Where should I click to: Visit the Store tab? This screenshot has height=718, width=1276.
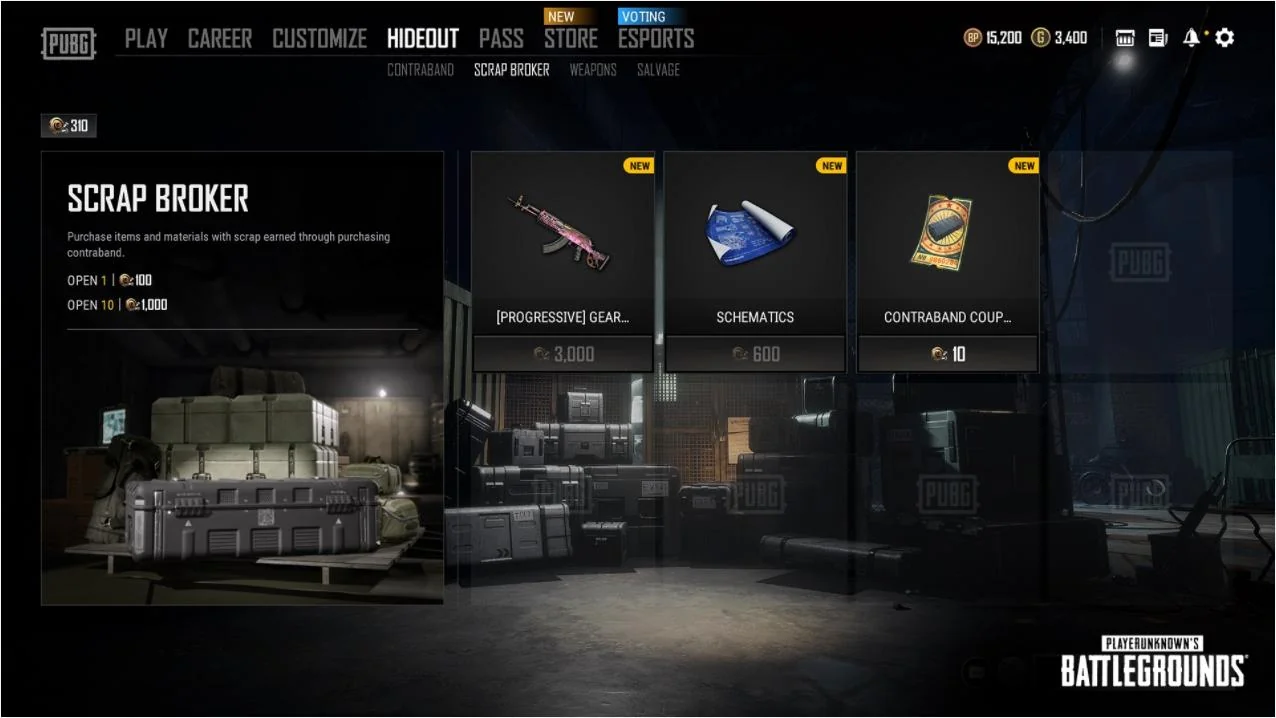tap(571, 39)
